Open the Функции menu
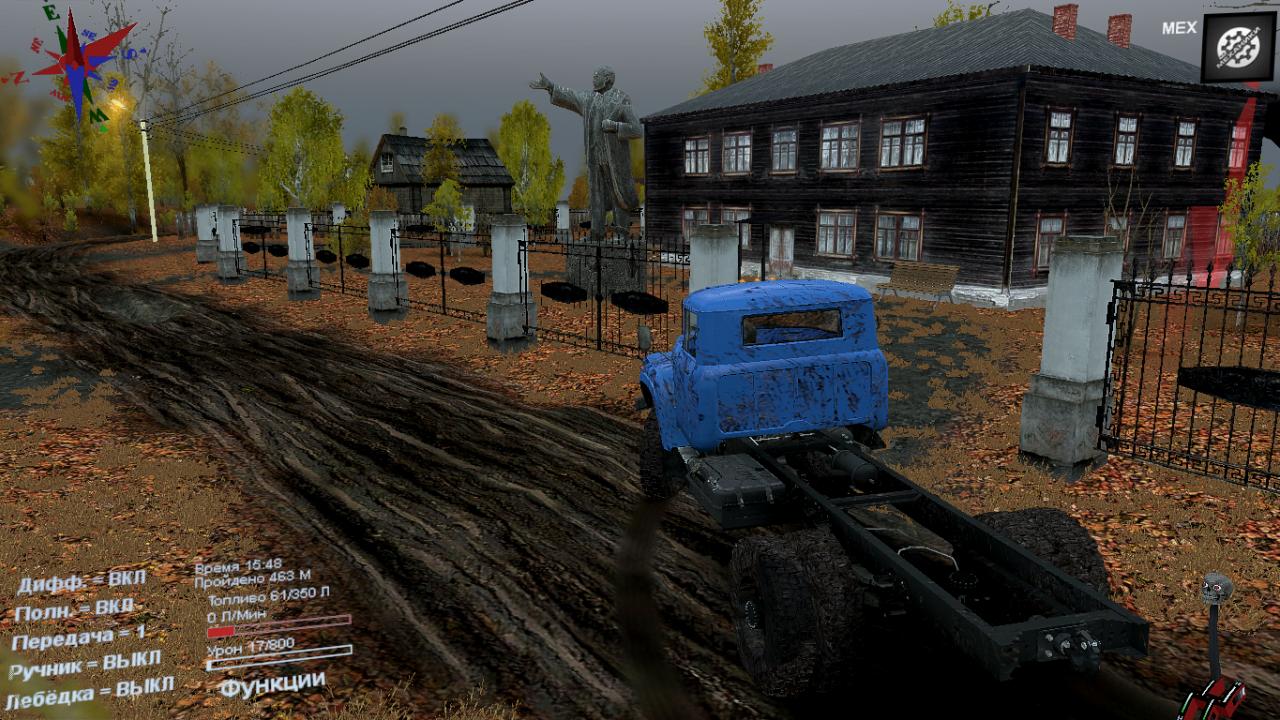 coord(272,685)
